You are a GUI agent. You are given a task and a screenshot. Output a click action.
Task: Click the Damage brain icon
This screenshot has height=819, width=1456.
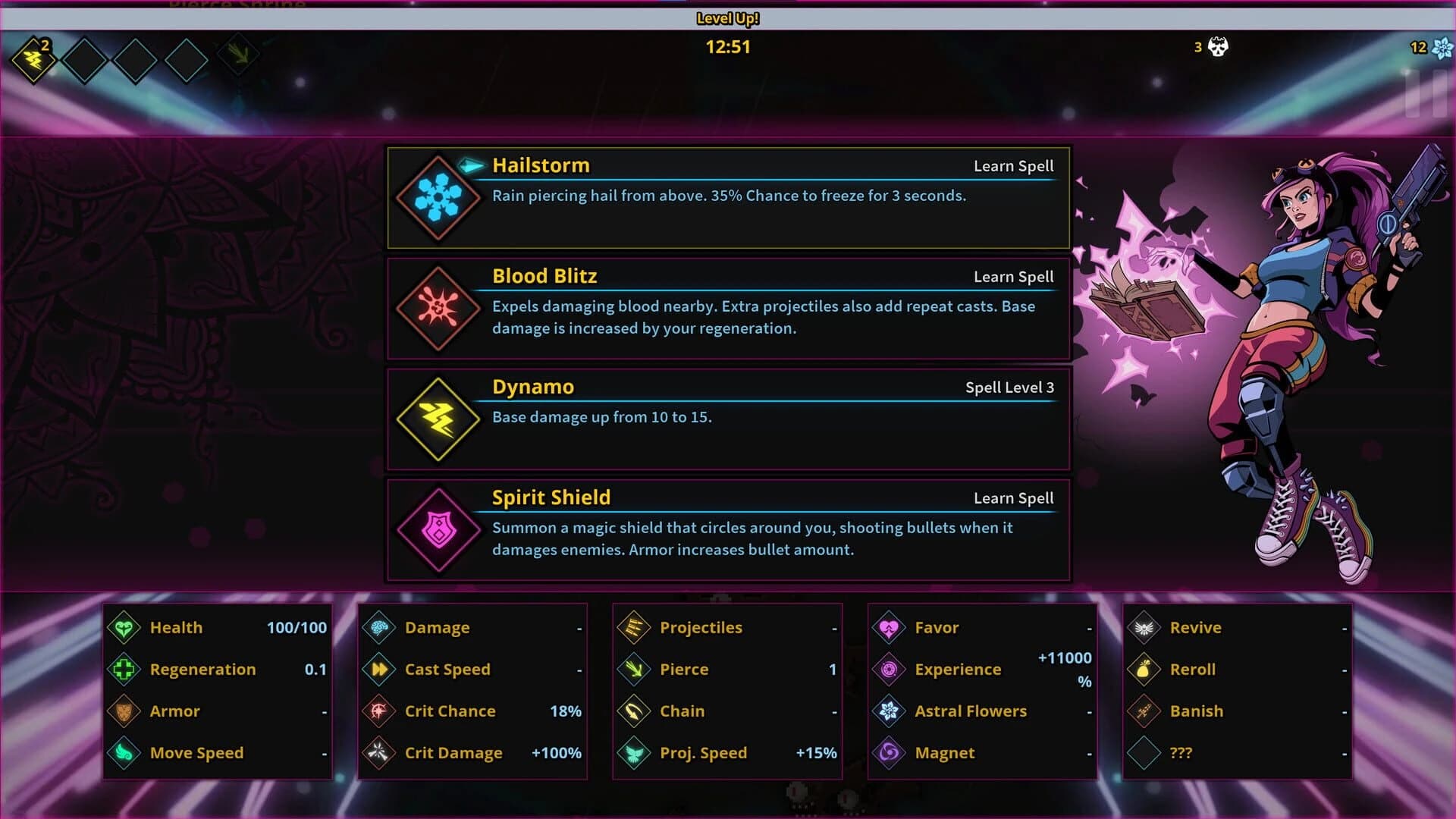tap(378, 627)
